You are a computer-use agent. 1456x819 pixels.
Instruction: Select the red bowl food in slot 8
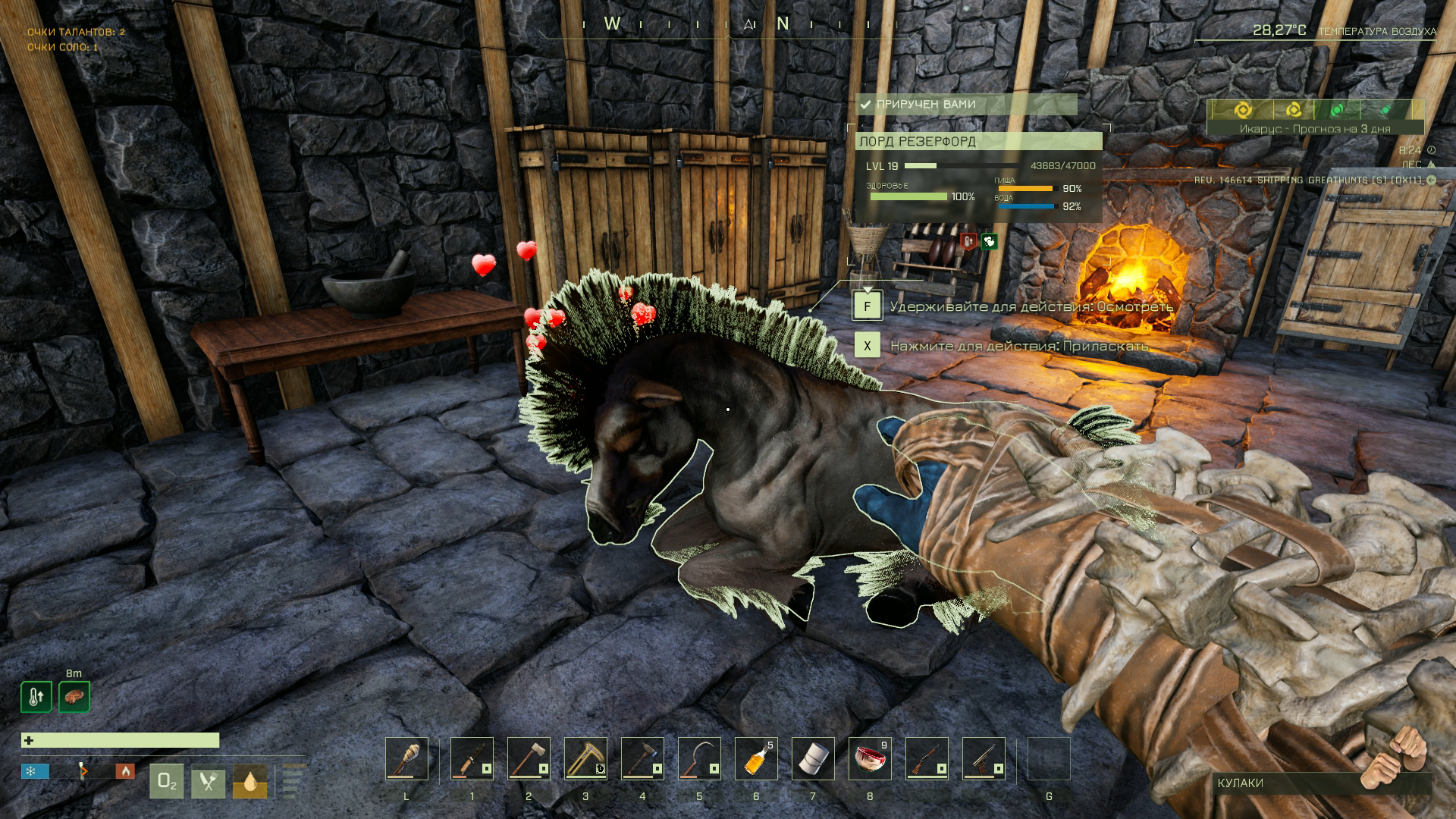[x=870, y=758]
